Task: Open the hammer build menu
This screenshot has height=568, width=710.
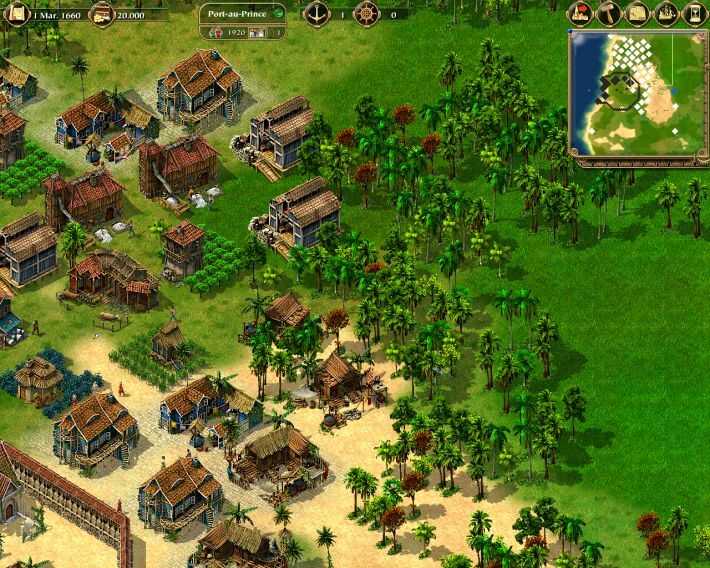Action: pyautogui.click(x=609, y=13)
